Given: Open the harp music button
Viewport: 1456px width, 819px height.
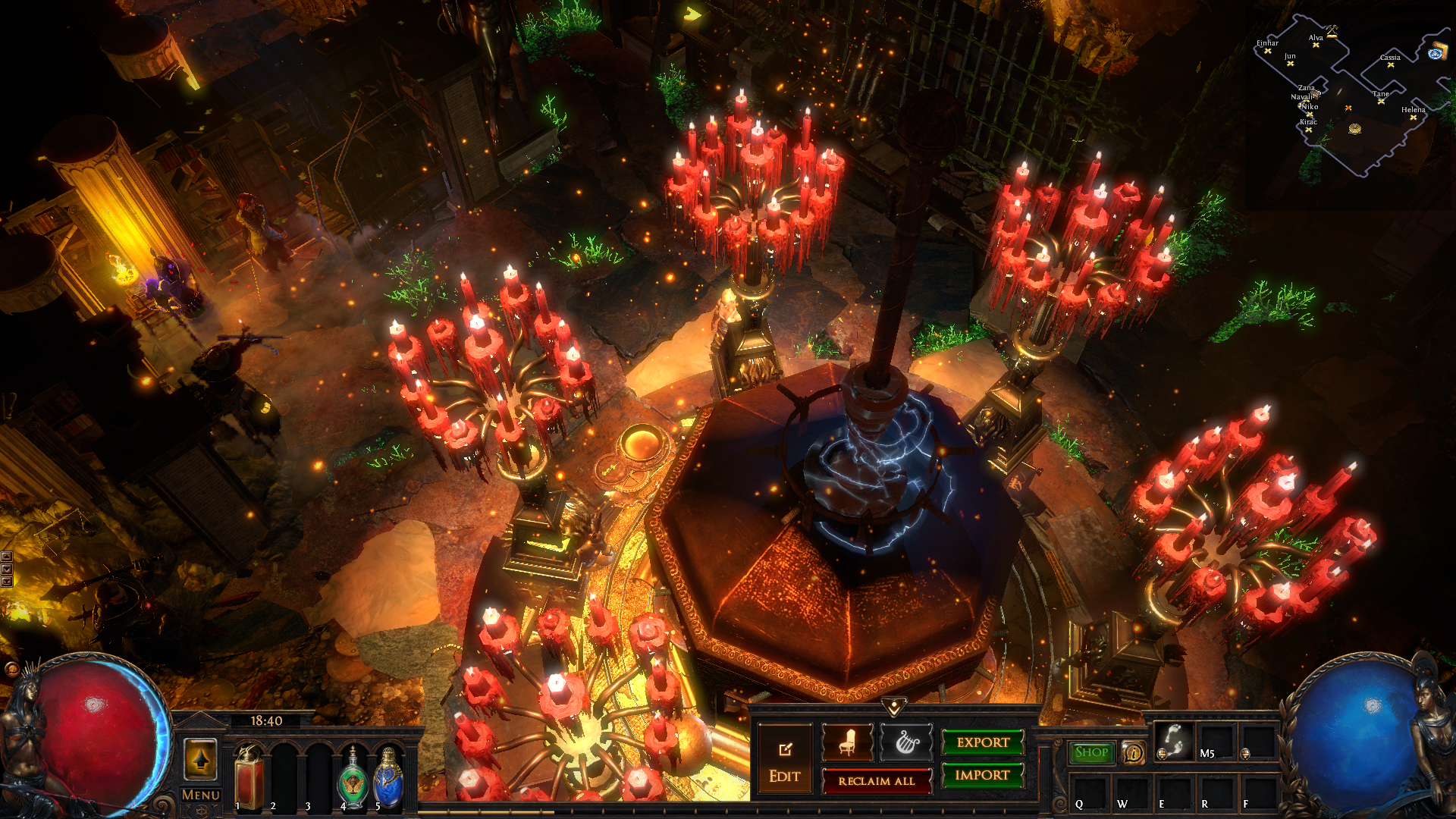Looking at the screenshot, I should pyautogui.click(x=905, y=742).
